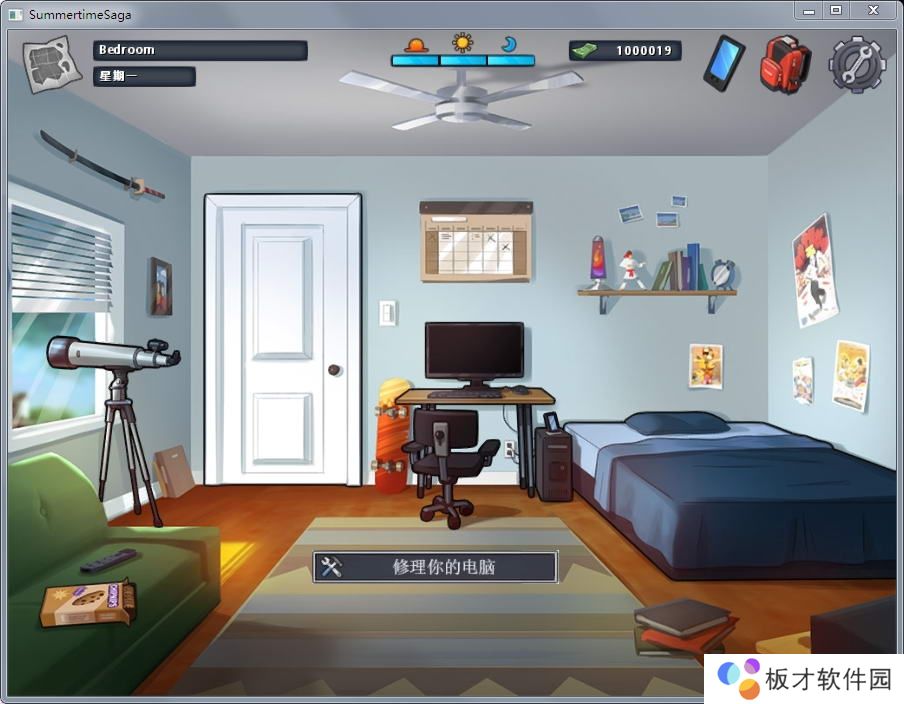Open the folded map icon
This screenshot has height=704, width=904.
pos(50,65)
